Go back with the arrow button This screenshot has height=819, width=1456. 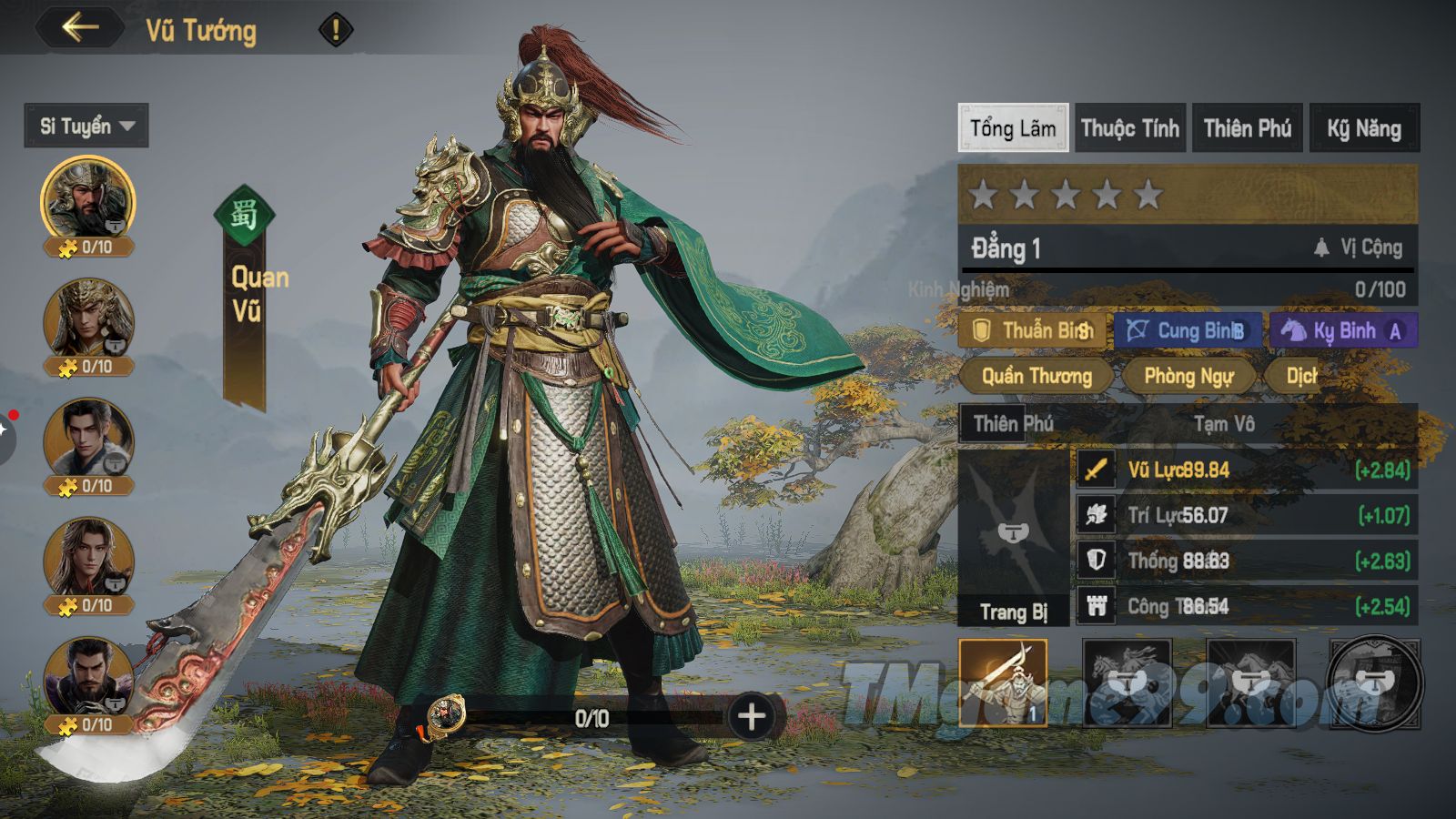click(x=80, y=27)
